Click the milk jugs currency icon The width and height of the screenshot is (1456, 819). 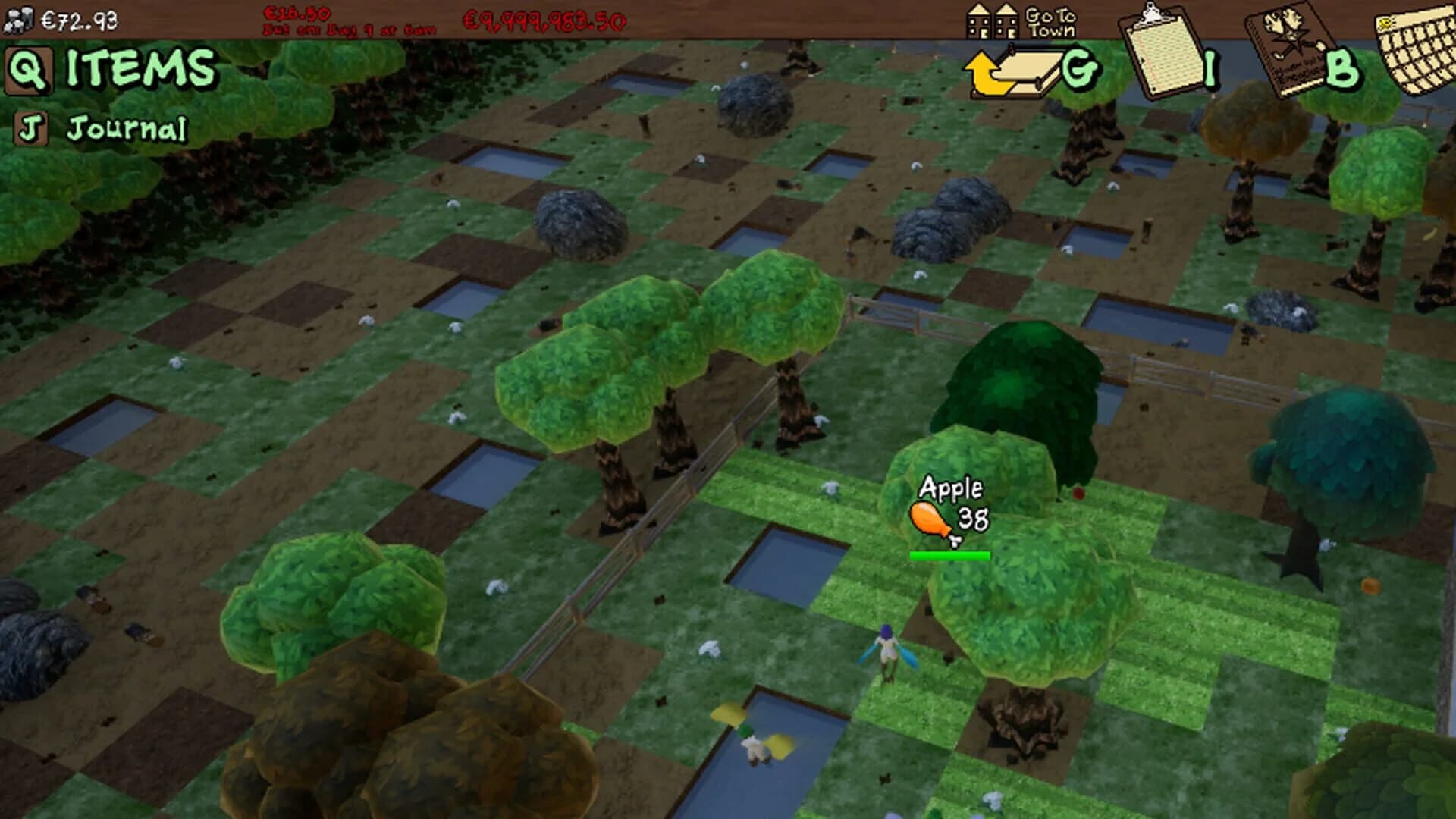click(19, 20)
